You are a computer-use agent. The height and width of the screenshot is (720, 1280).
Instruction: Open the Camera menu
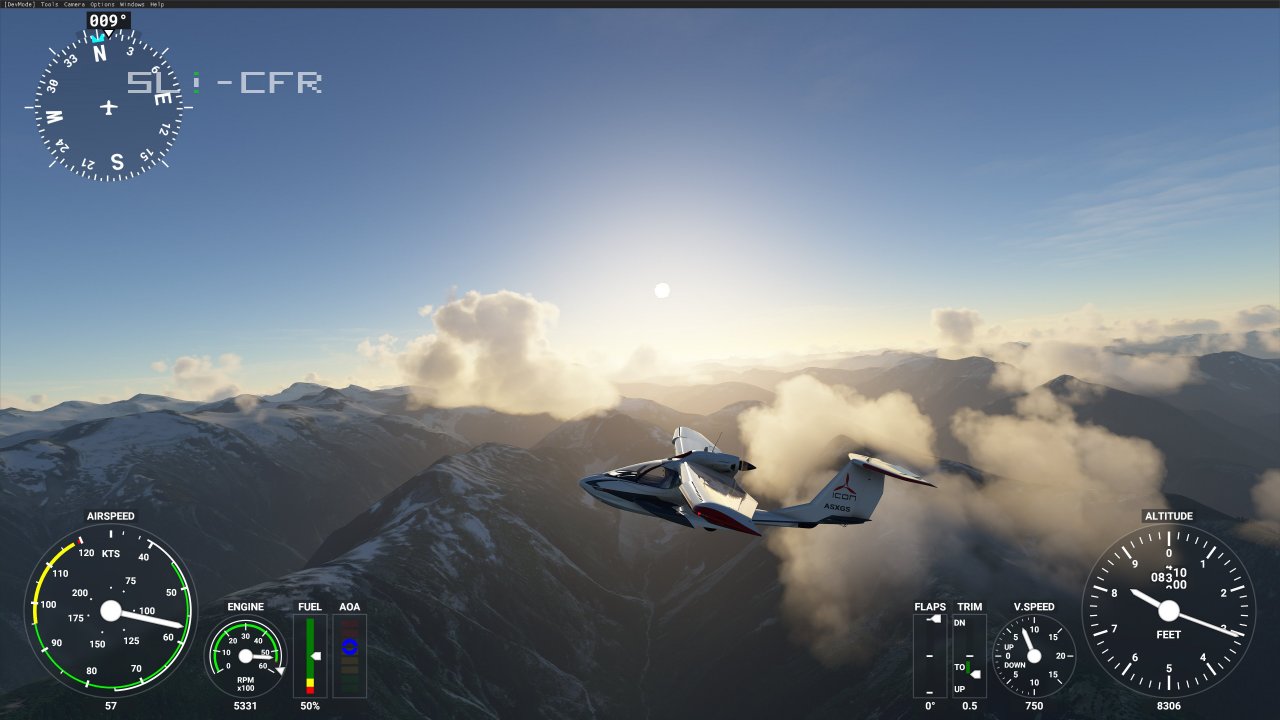[x=73, y=4]
